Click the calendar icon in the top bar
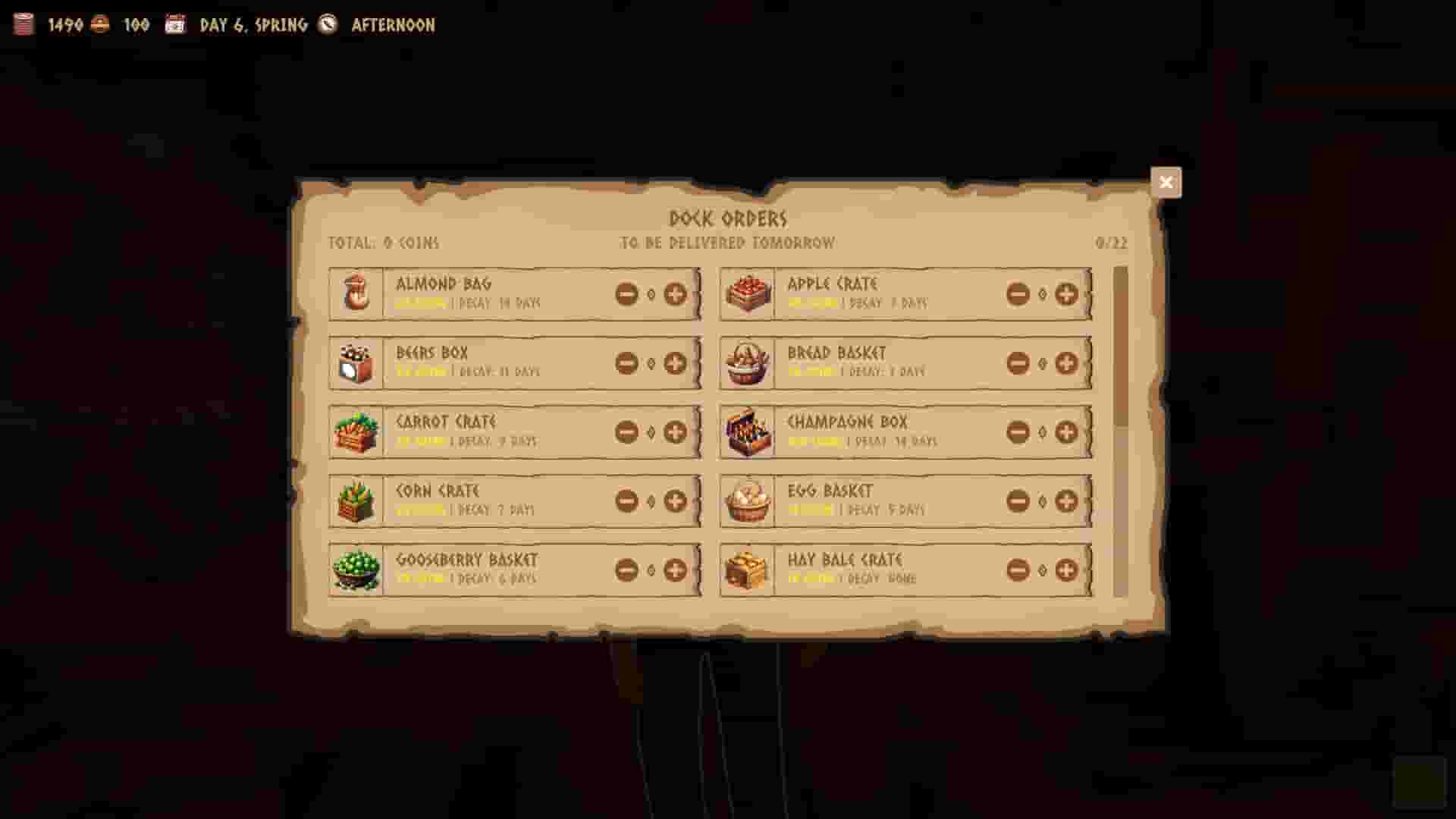The width and height of the screenshot is (1456, 819). (x=176, y=24)
